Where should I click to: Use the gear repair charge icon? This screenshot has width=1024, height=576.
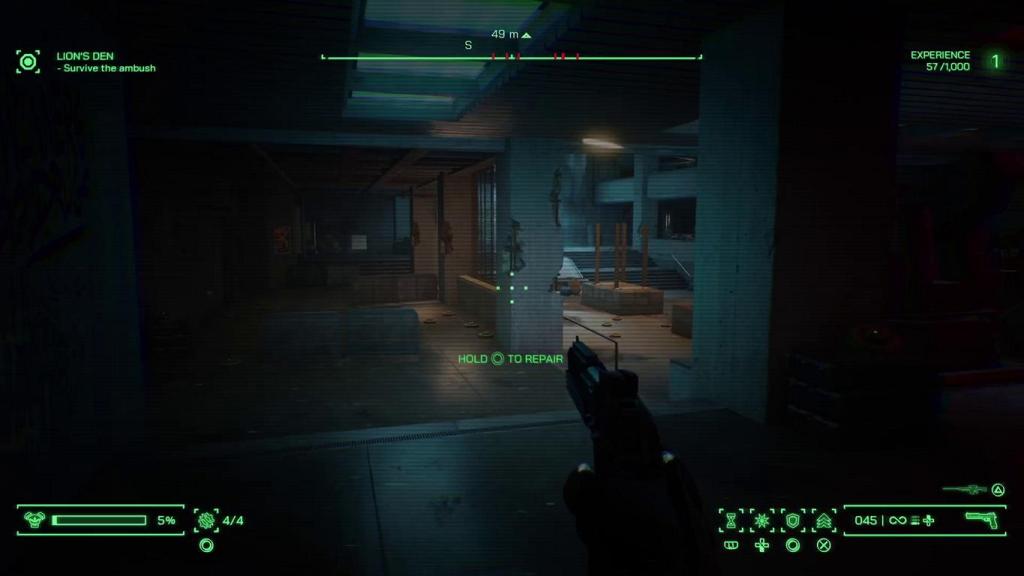[207, 520]
